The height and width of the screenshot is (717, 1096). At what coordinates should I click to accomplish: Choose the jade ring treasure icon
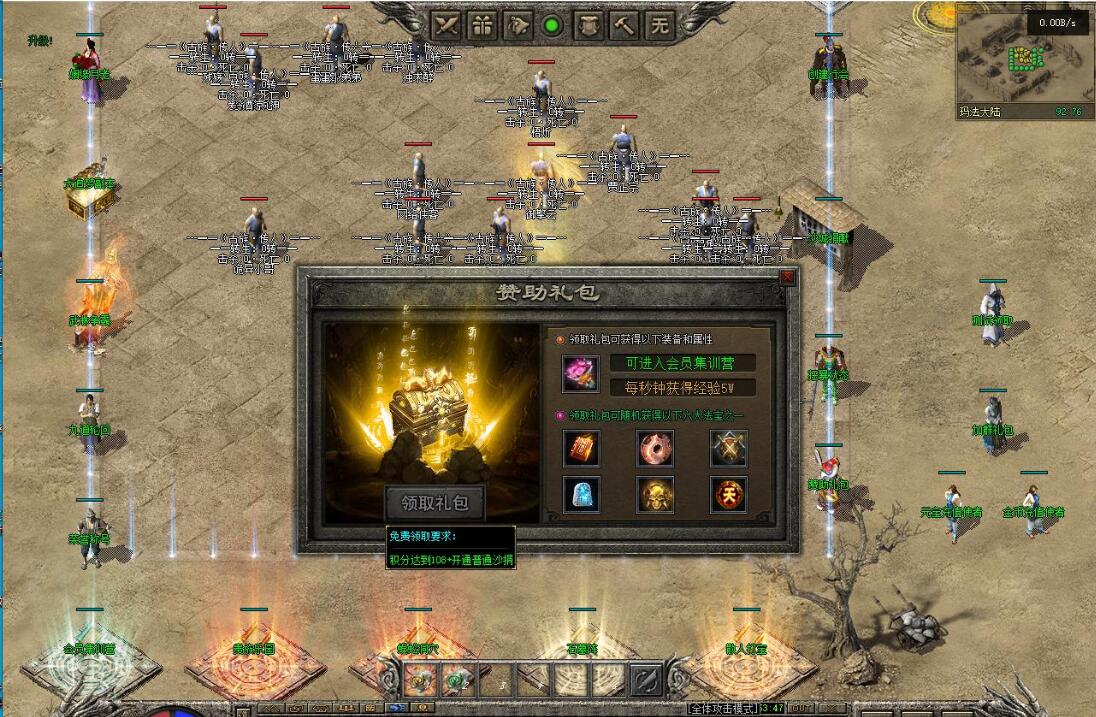(x=655, y=449)
